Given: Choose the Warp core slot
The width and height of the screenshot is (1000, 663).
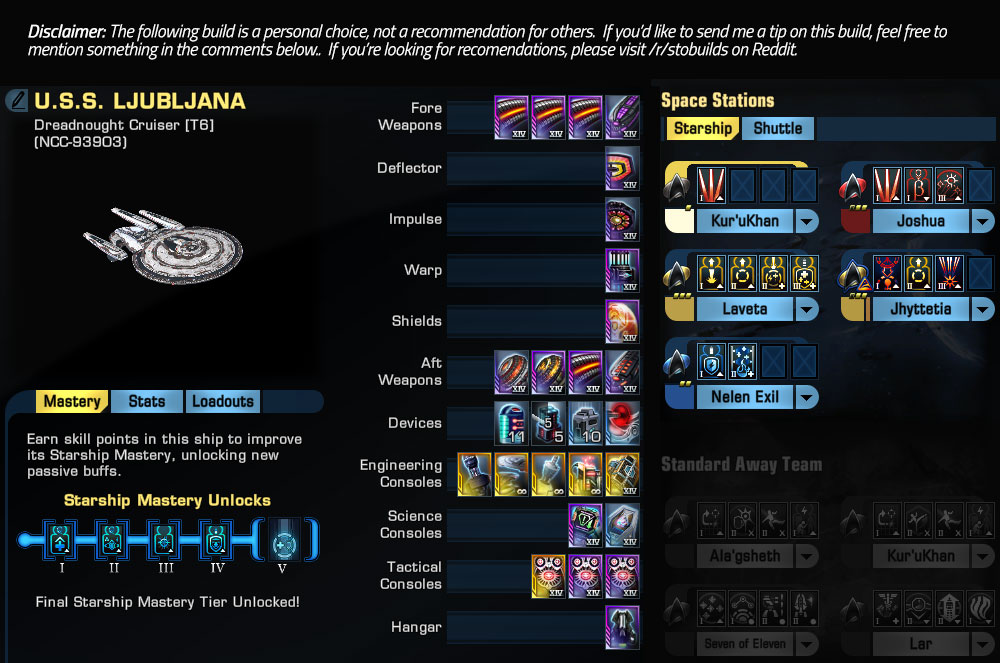Looking at the screenshot, I should coord(622,270).
